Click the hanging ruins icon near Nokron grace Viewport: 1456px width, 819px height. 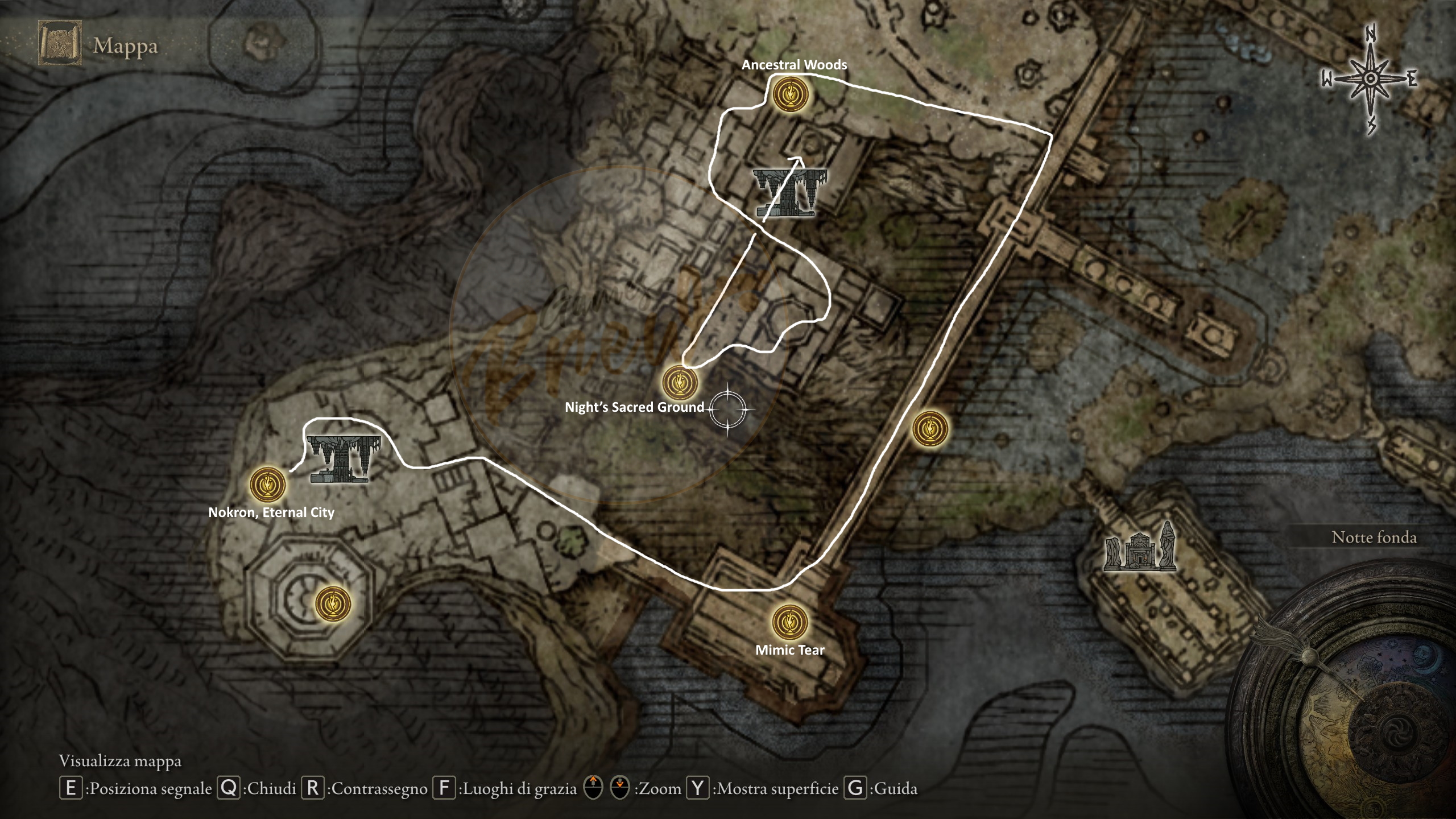pos(344,458)
